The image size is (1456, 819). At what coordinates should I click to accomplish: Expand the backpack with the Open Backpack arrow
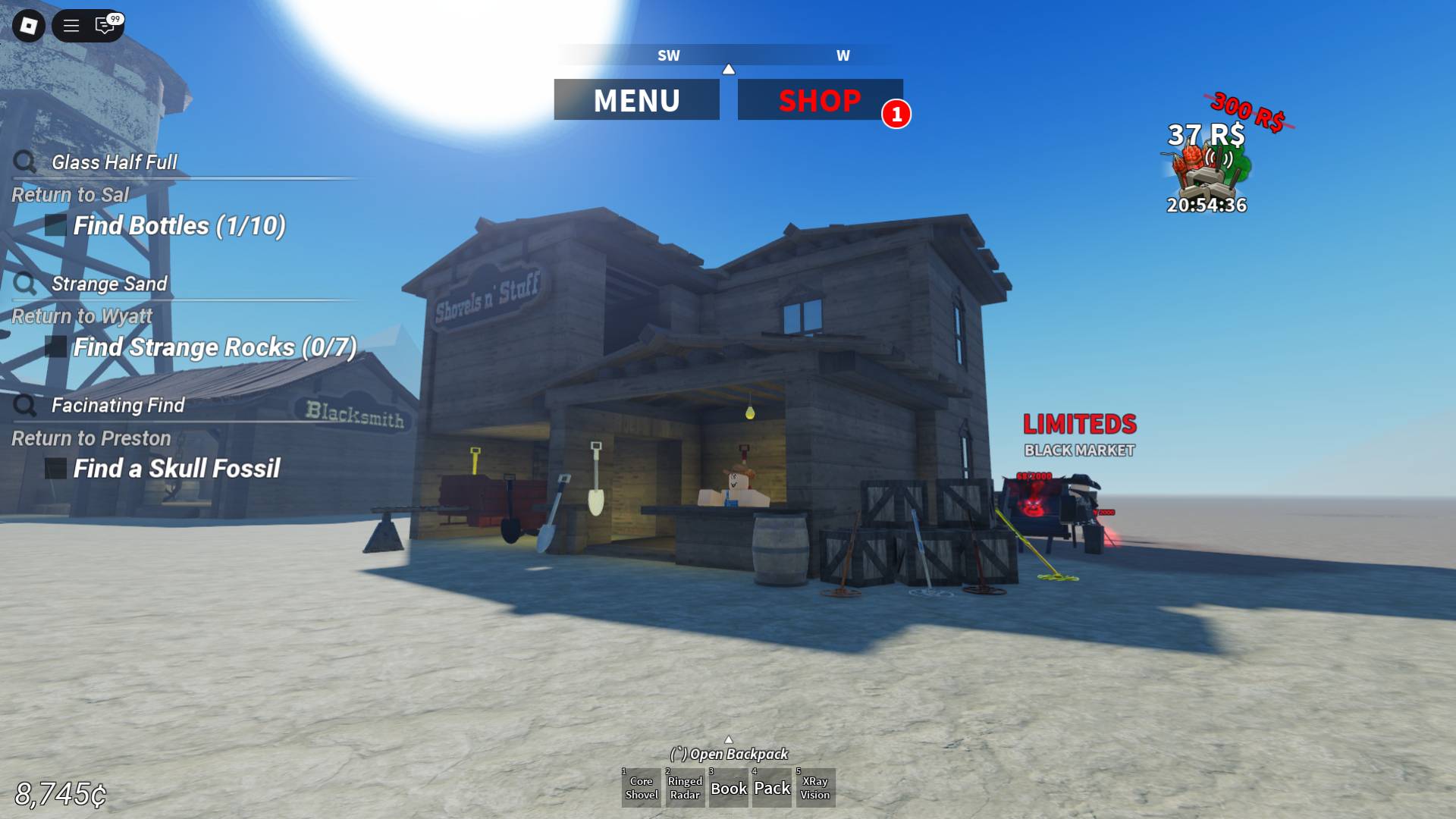pyautogui.click(x=729, y=739)
